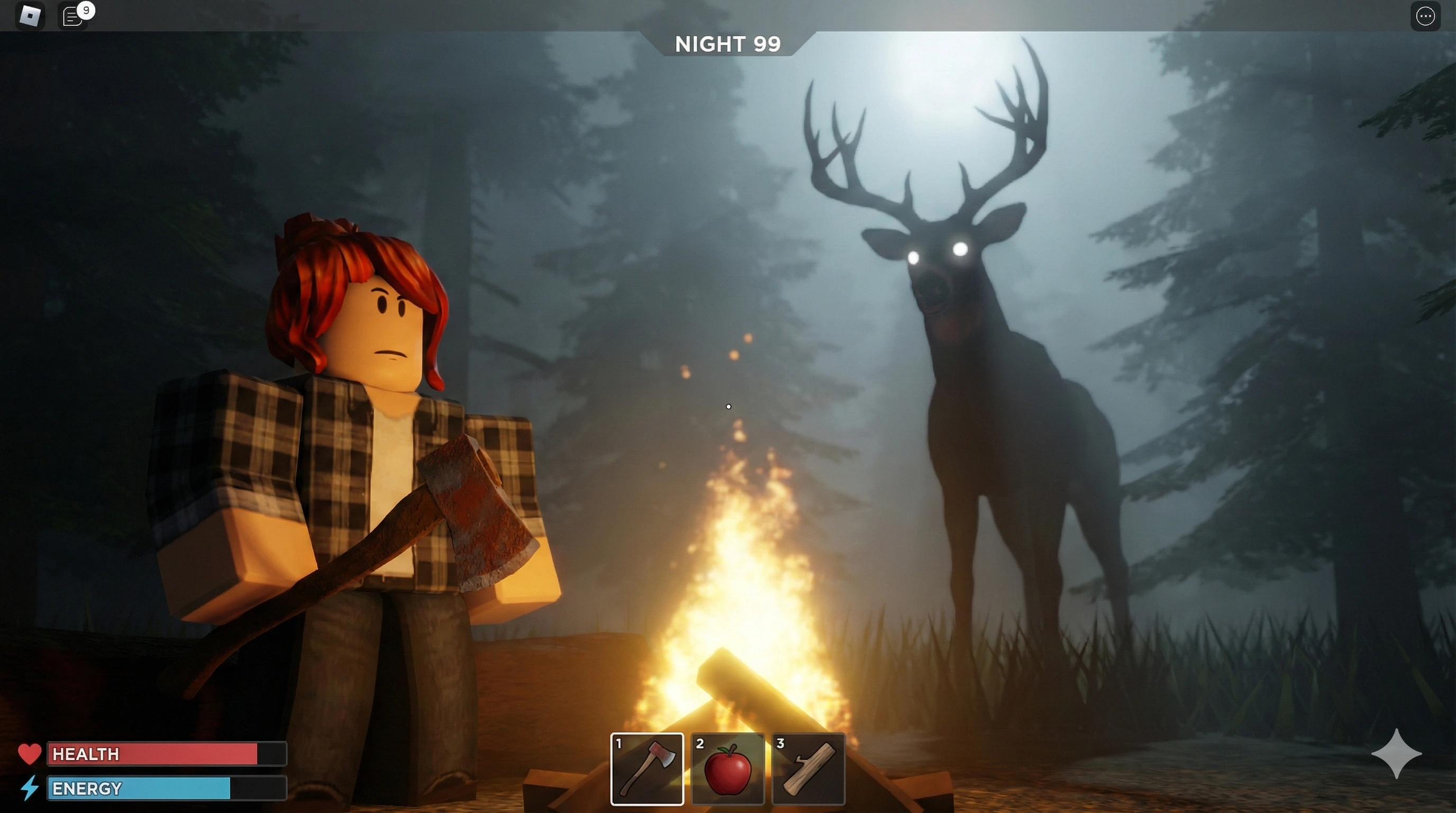The image size is (1456, 813).
Task: Toggle selection of the axe slot
Action: [647, 770]
